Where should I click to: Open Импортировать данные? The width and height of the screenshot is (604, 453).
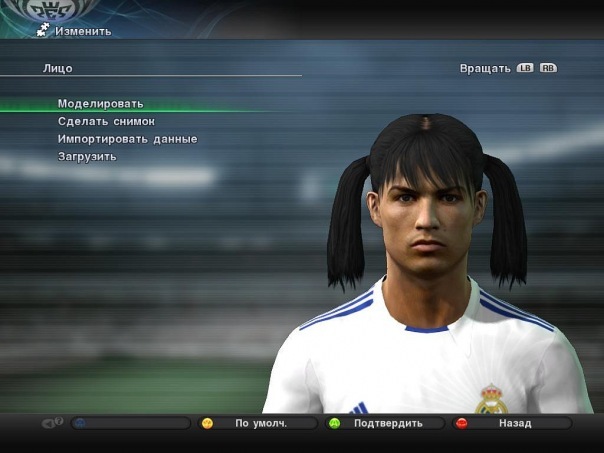point(128,139)
